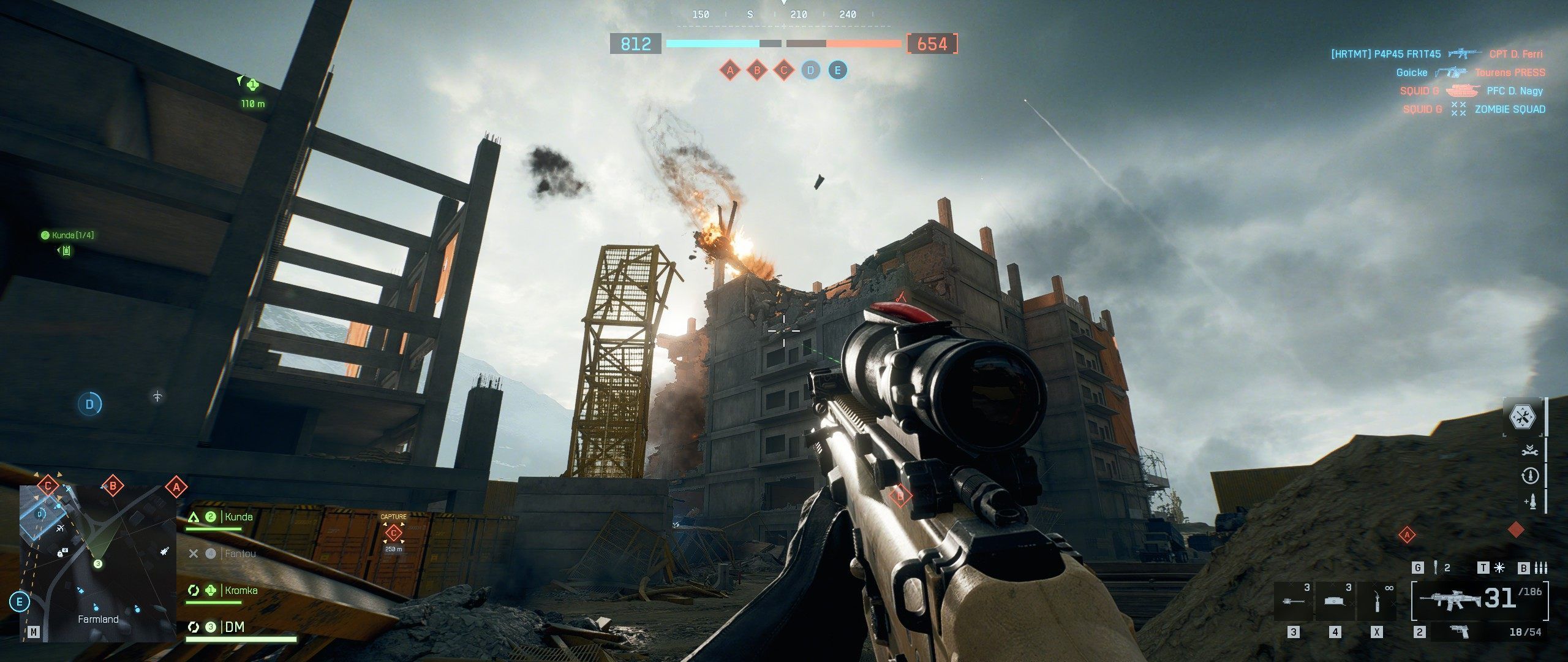Click the wrench trait icon below the ability
Screen dimensions: 1568x662
coord(1529,451)
